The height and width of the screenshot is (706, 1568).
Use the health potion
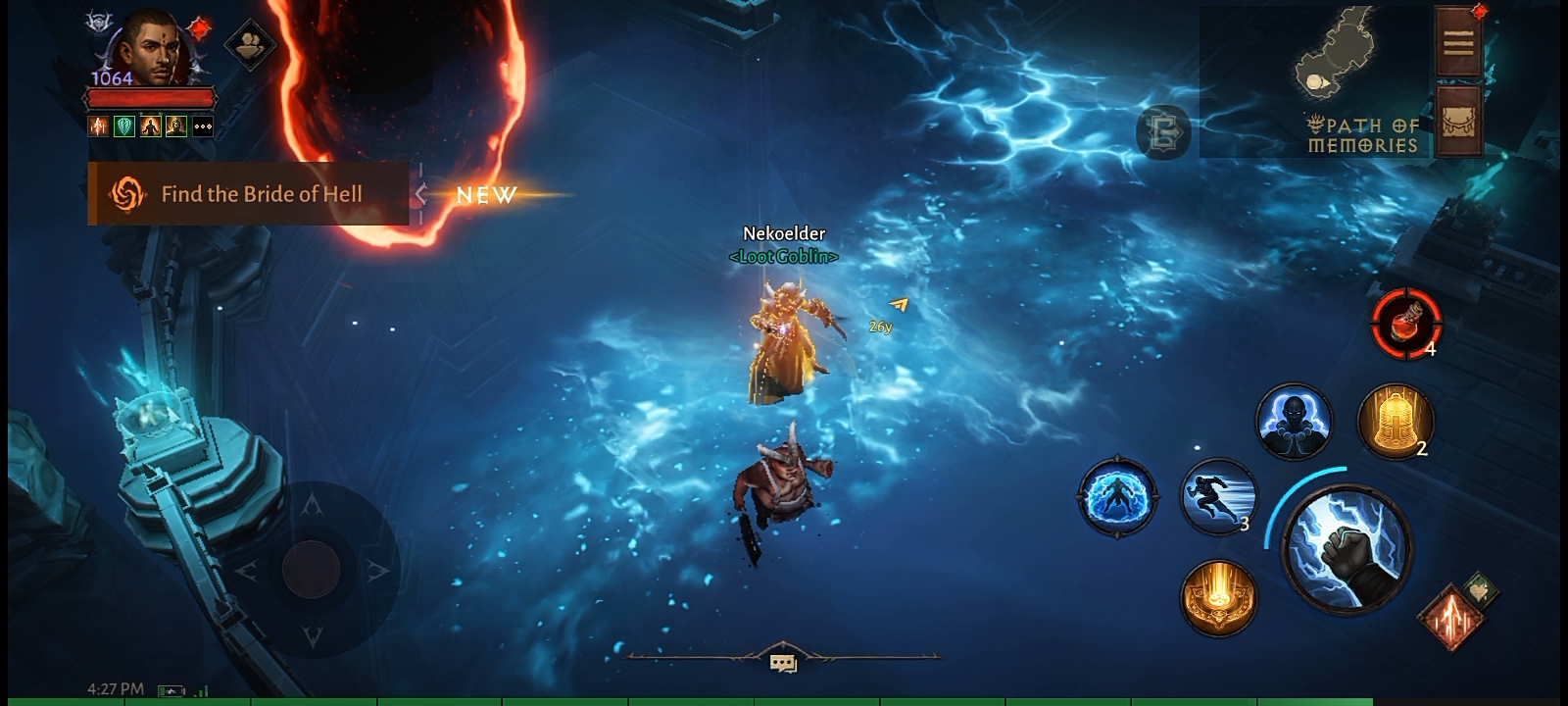[x=1405, y=322]
